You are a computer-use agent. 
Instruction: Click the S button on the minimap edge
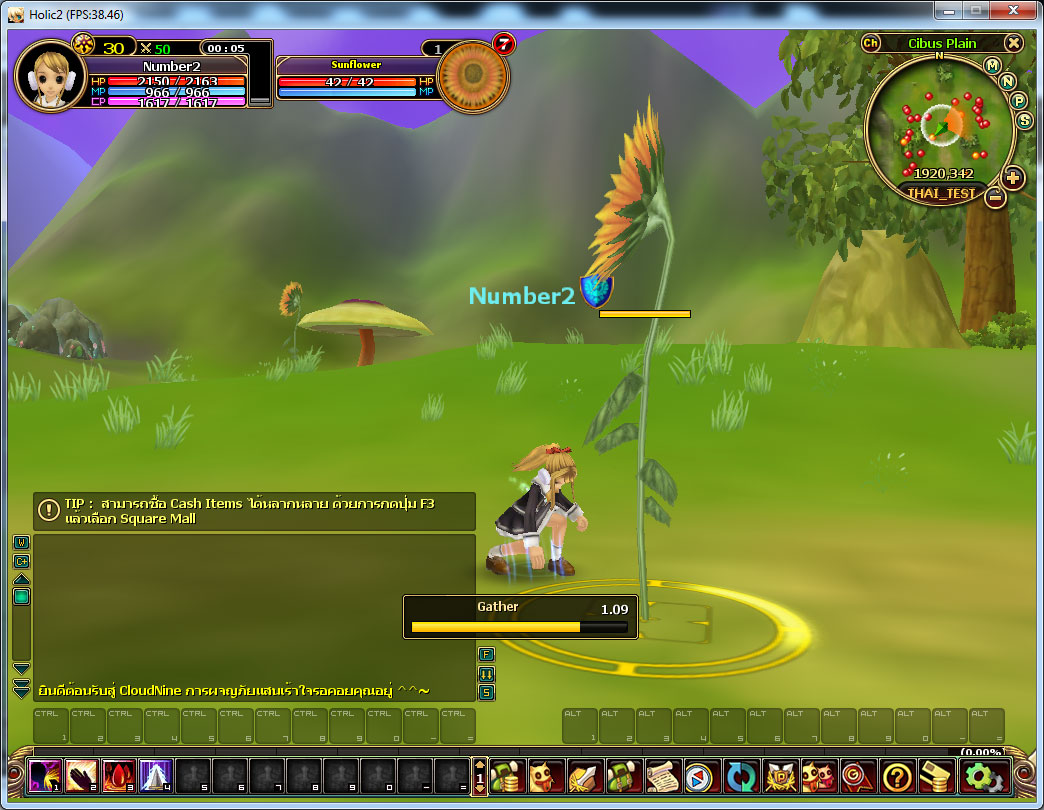(1024, 120)
